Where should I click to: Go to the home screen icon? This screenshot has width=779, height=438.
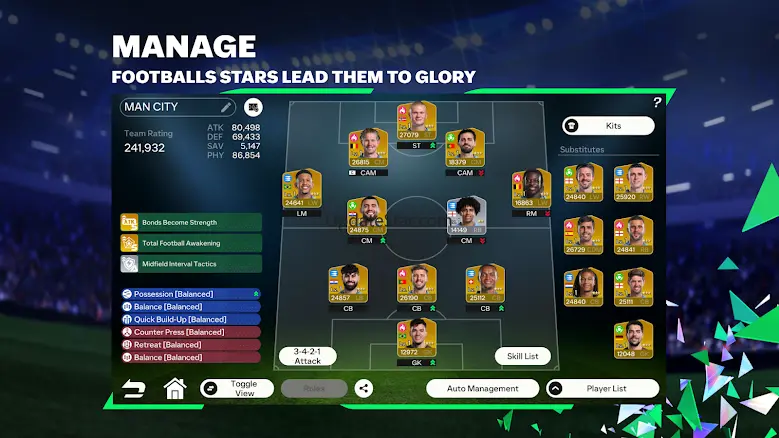pyautogui.click(x=175, y=388)
